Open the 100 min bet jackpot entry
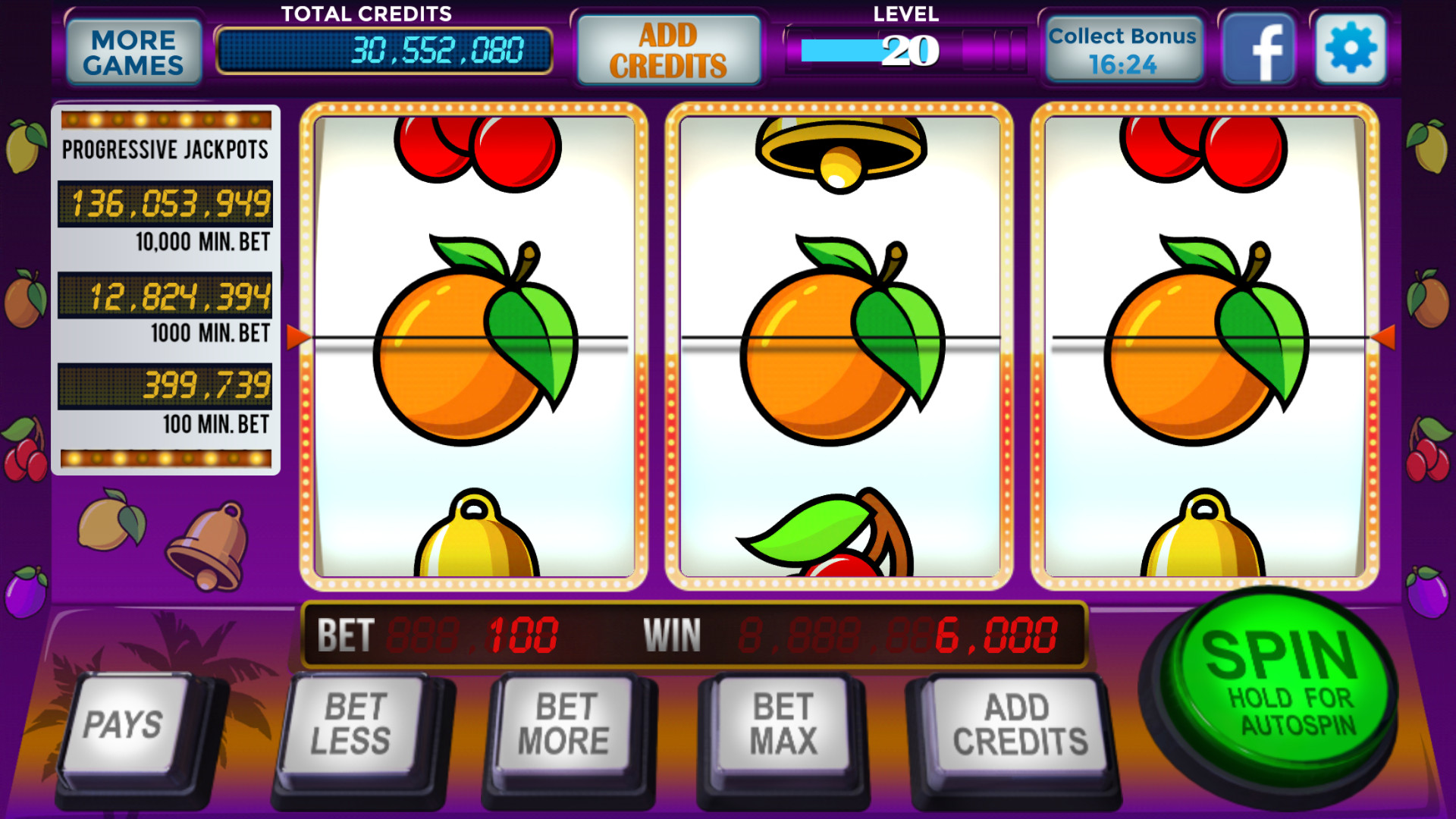The image size is (1456, 819). [x=168, y=387]
